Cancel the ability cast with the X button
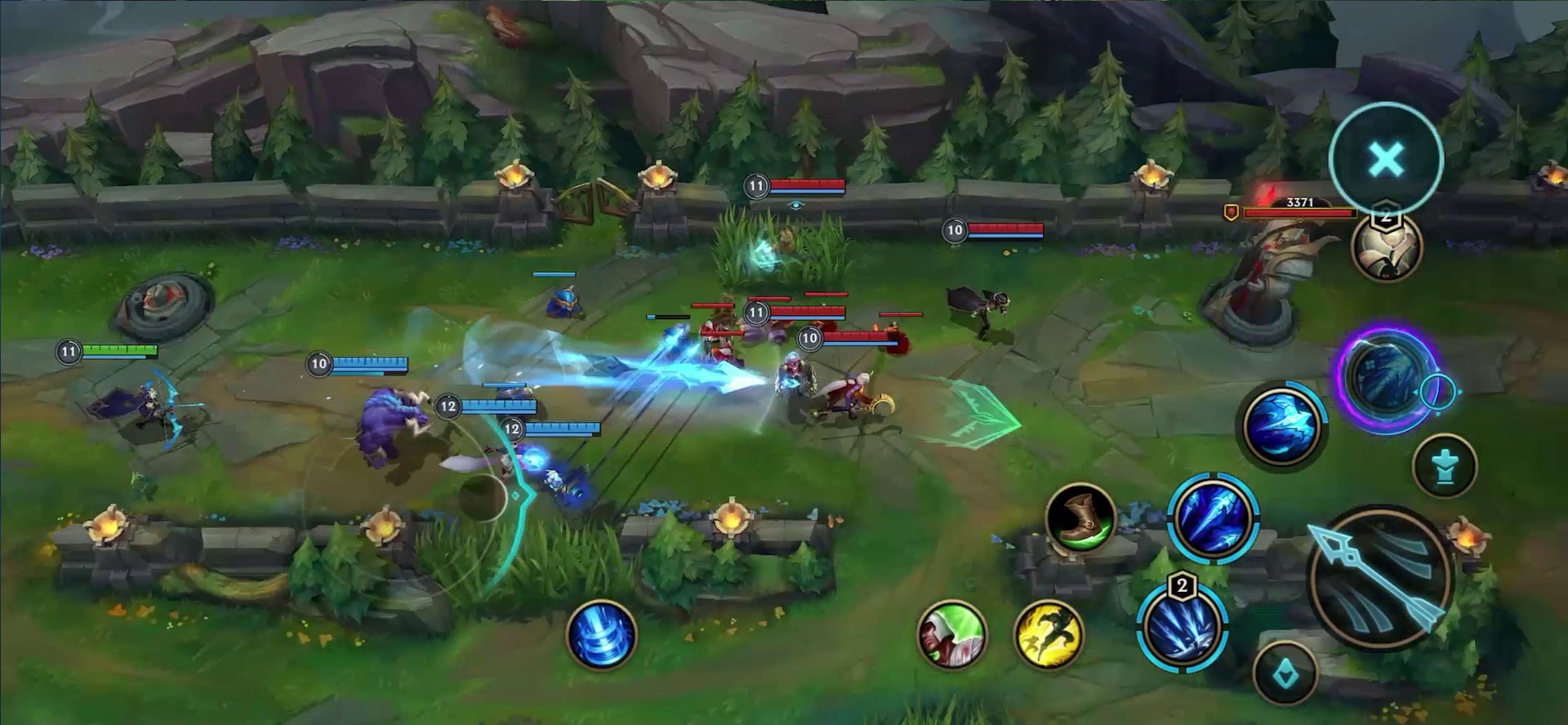Viewport: 1568px width, 725px height. [1386, 158]
